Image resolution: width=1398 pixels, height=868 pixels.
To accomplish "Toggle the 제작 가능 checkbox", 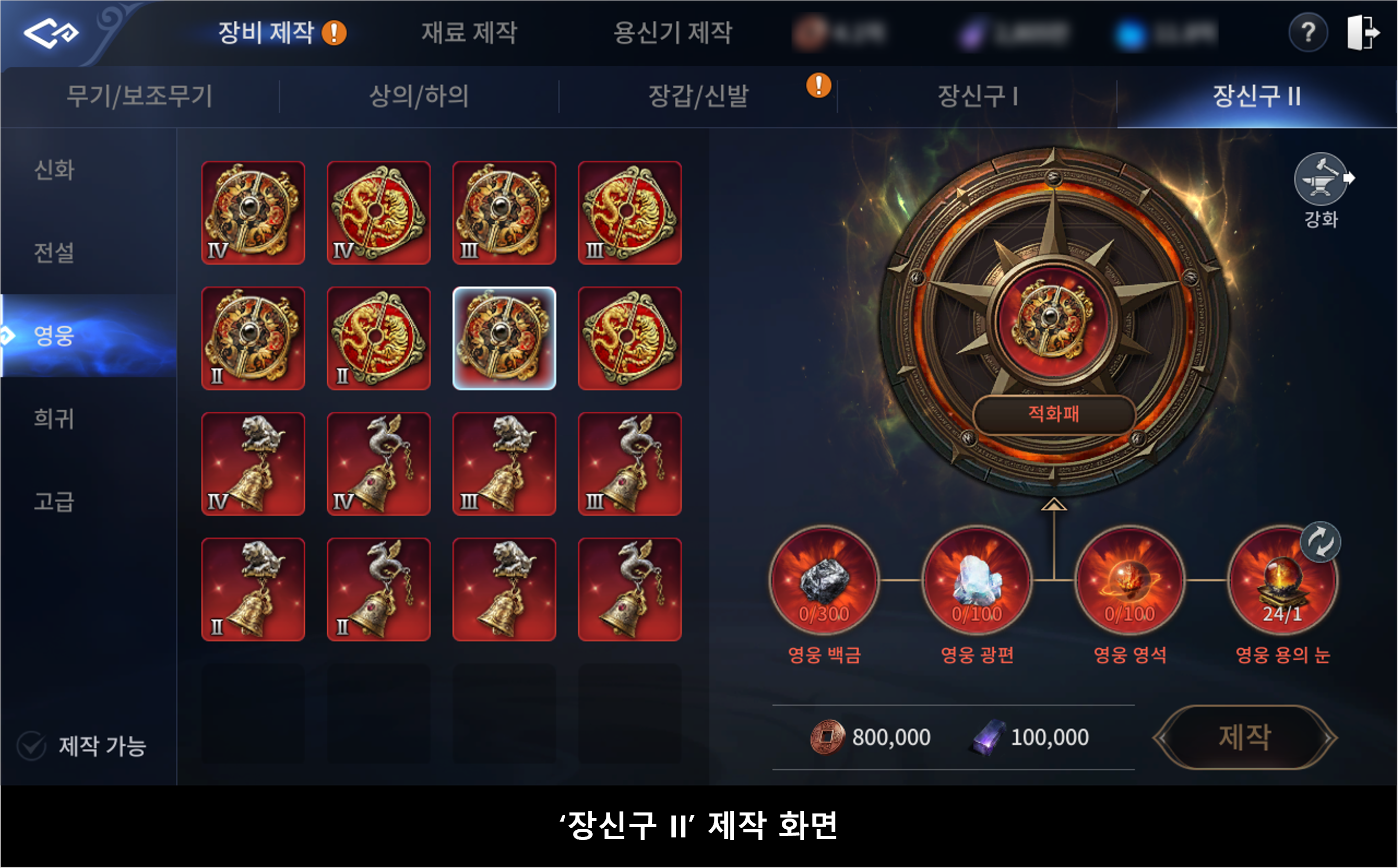I will point(32,746).
